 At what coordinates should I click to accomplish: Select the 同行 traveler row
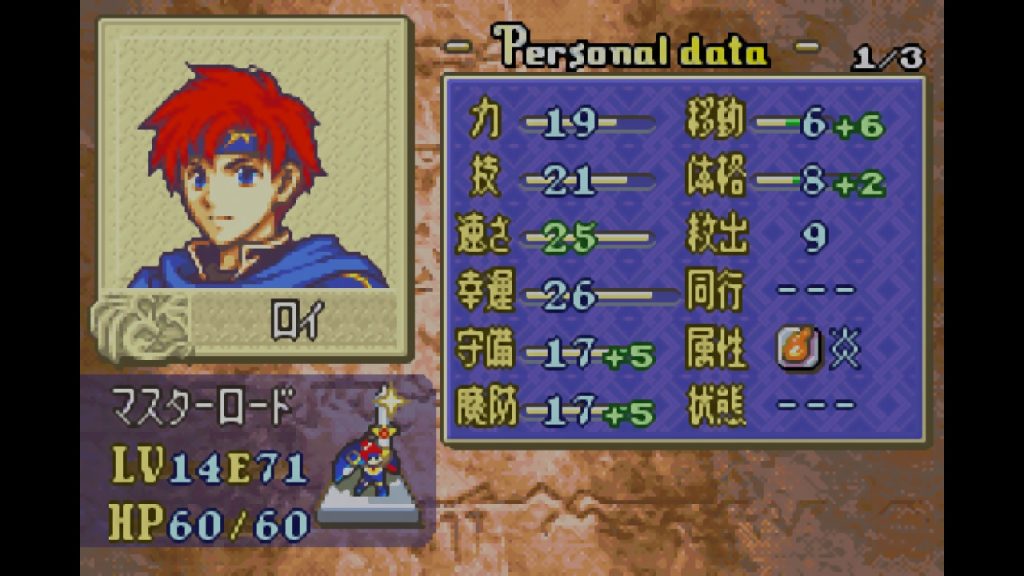pyautogui.click(x=770, y=292)
